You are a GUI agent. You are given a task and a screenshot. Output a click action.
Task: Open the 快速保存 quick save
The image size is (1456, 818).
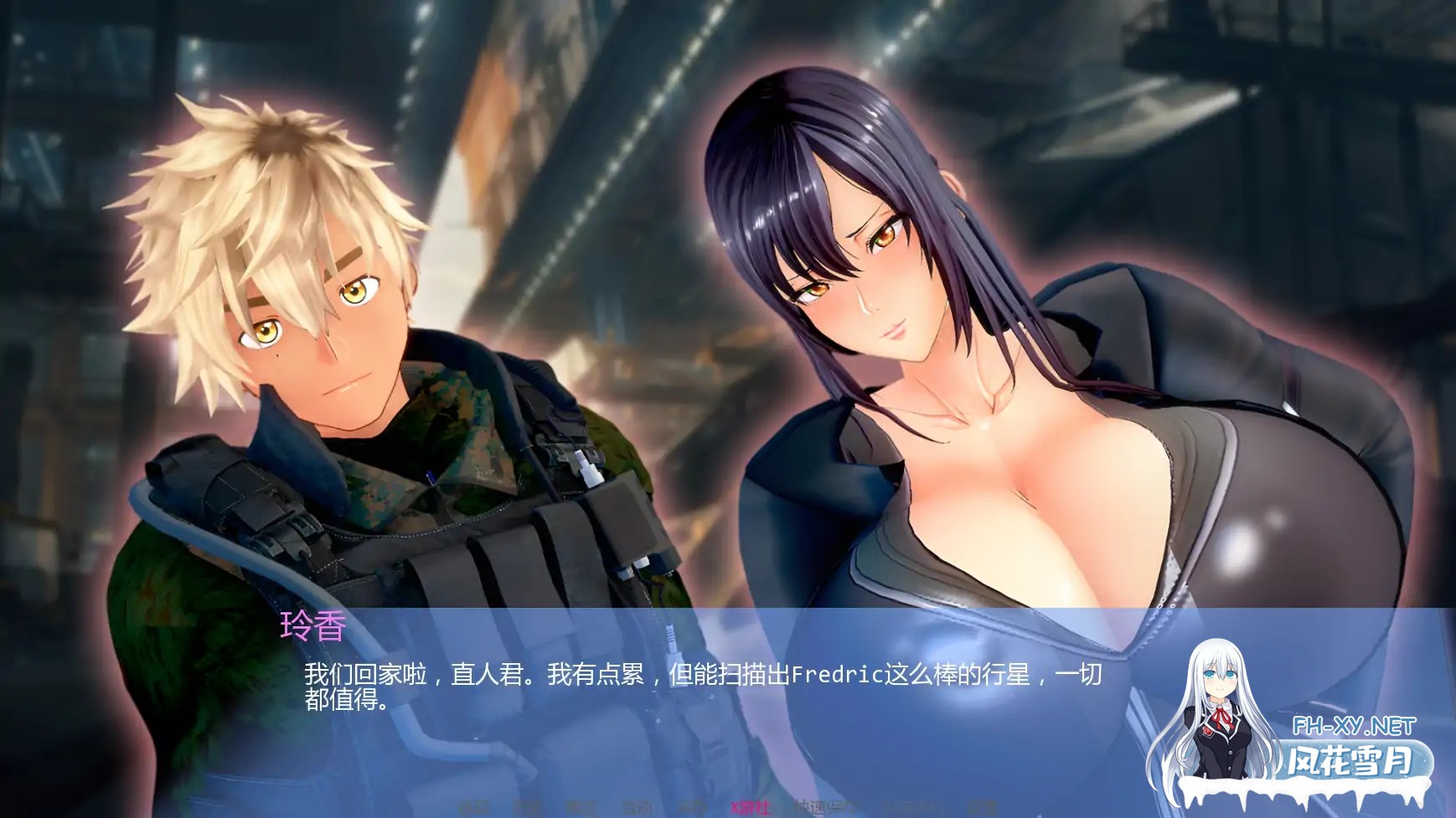(x=827, y=808)
